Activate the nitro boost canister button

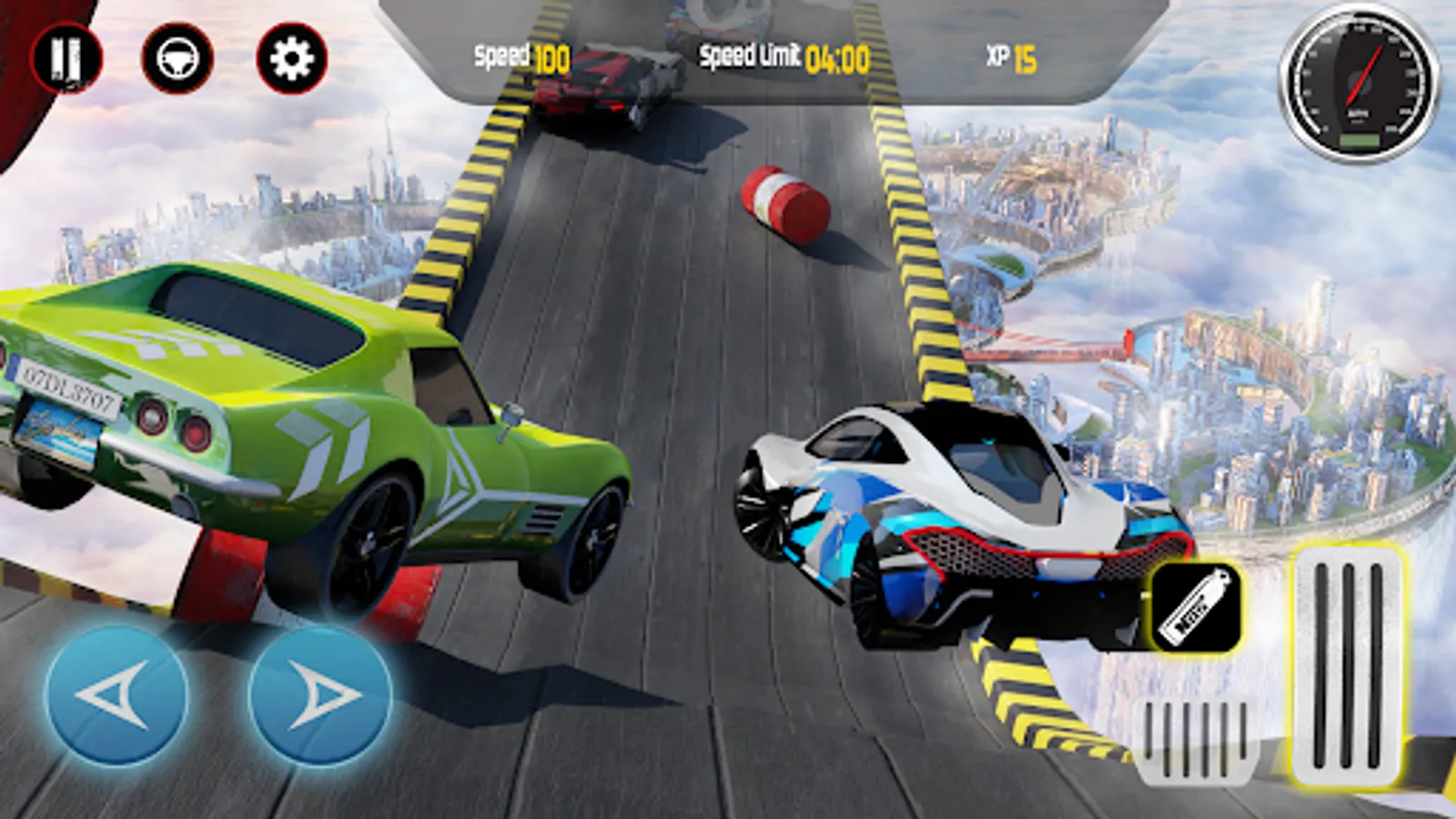pos(1196,607)
